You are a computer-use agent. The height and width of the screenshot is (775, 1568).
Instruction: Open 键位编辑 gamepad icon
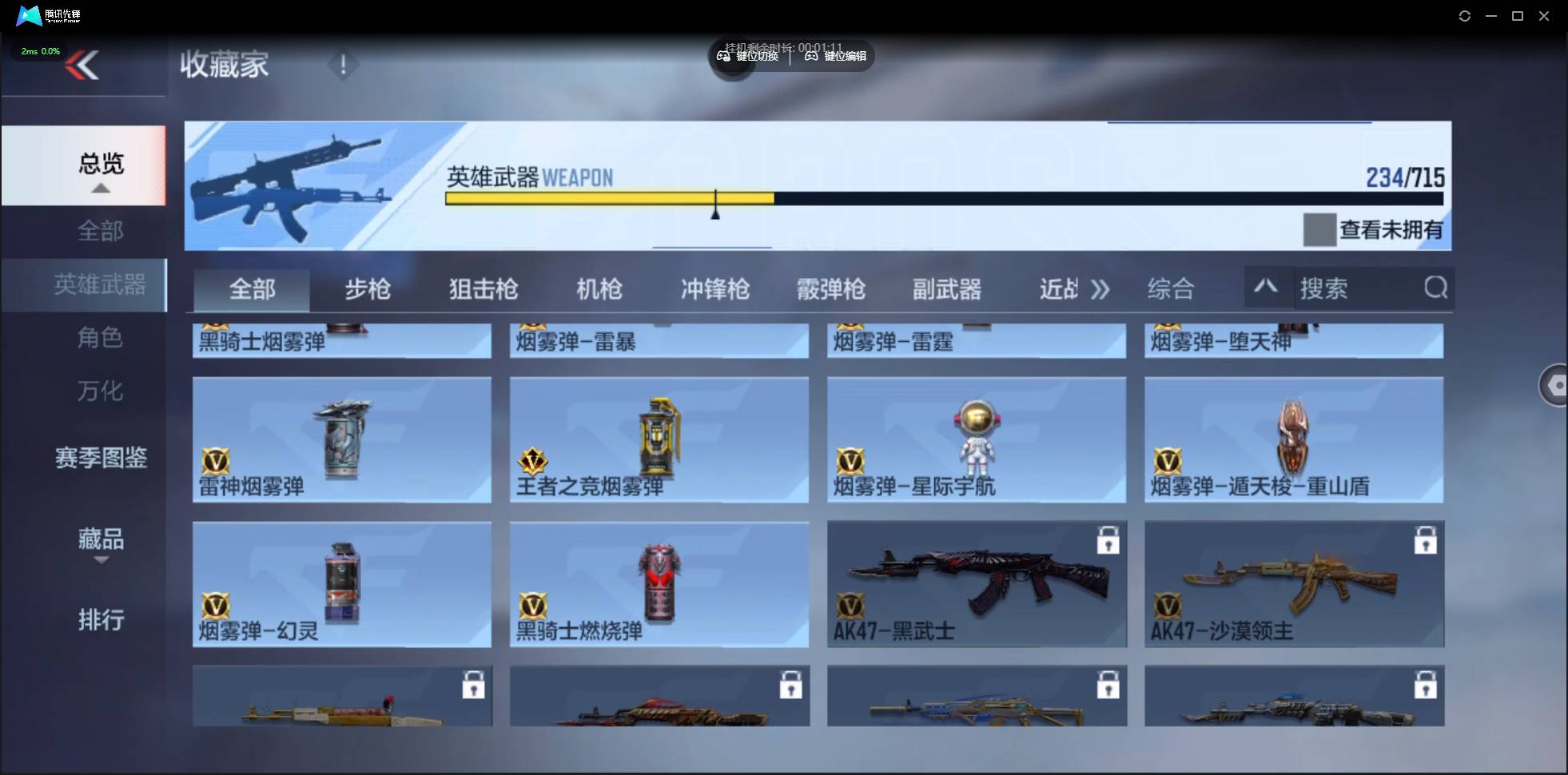810,56
